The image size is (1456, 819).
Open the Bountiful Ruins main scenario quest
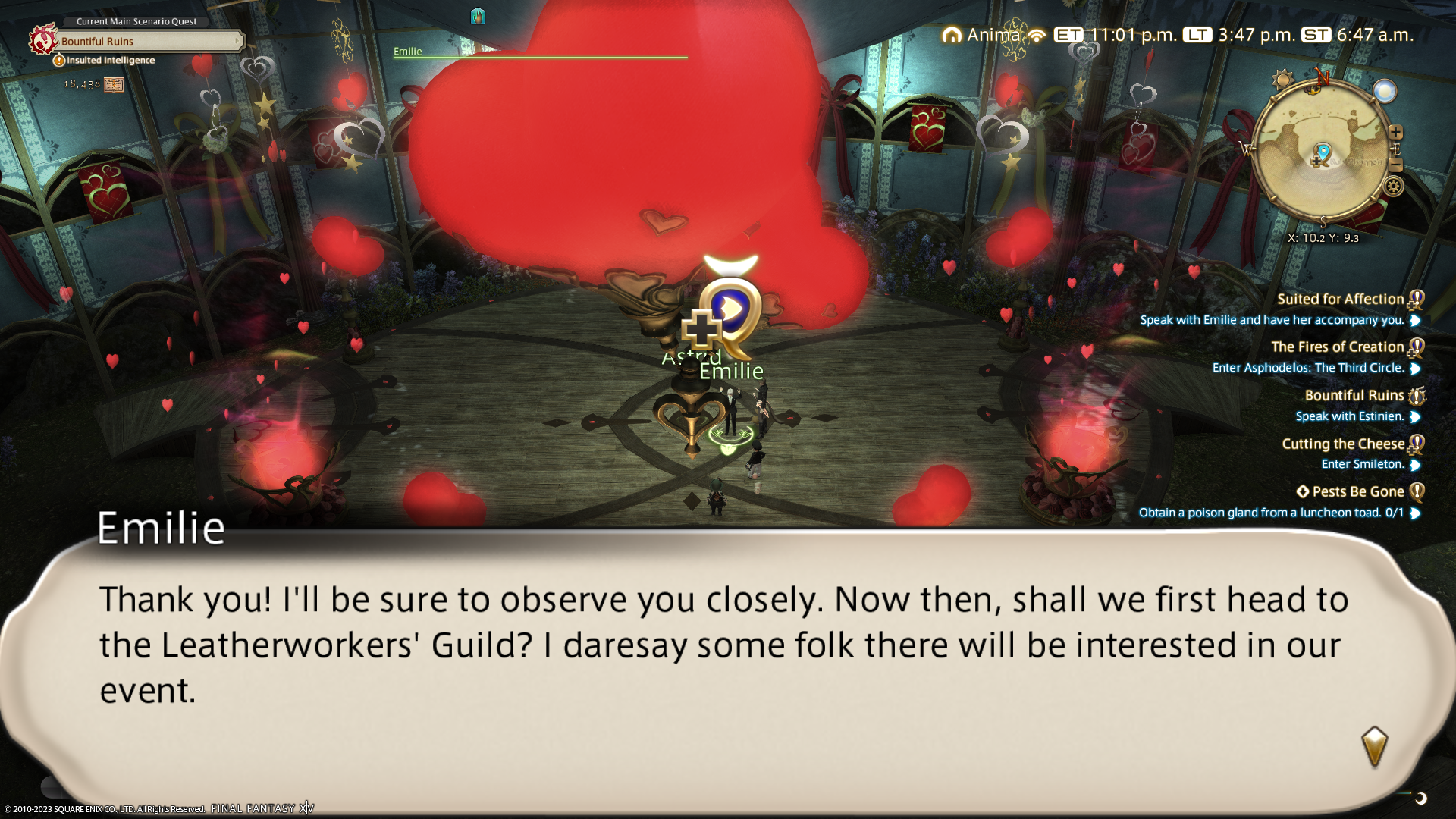(x=148, y=41)
